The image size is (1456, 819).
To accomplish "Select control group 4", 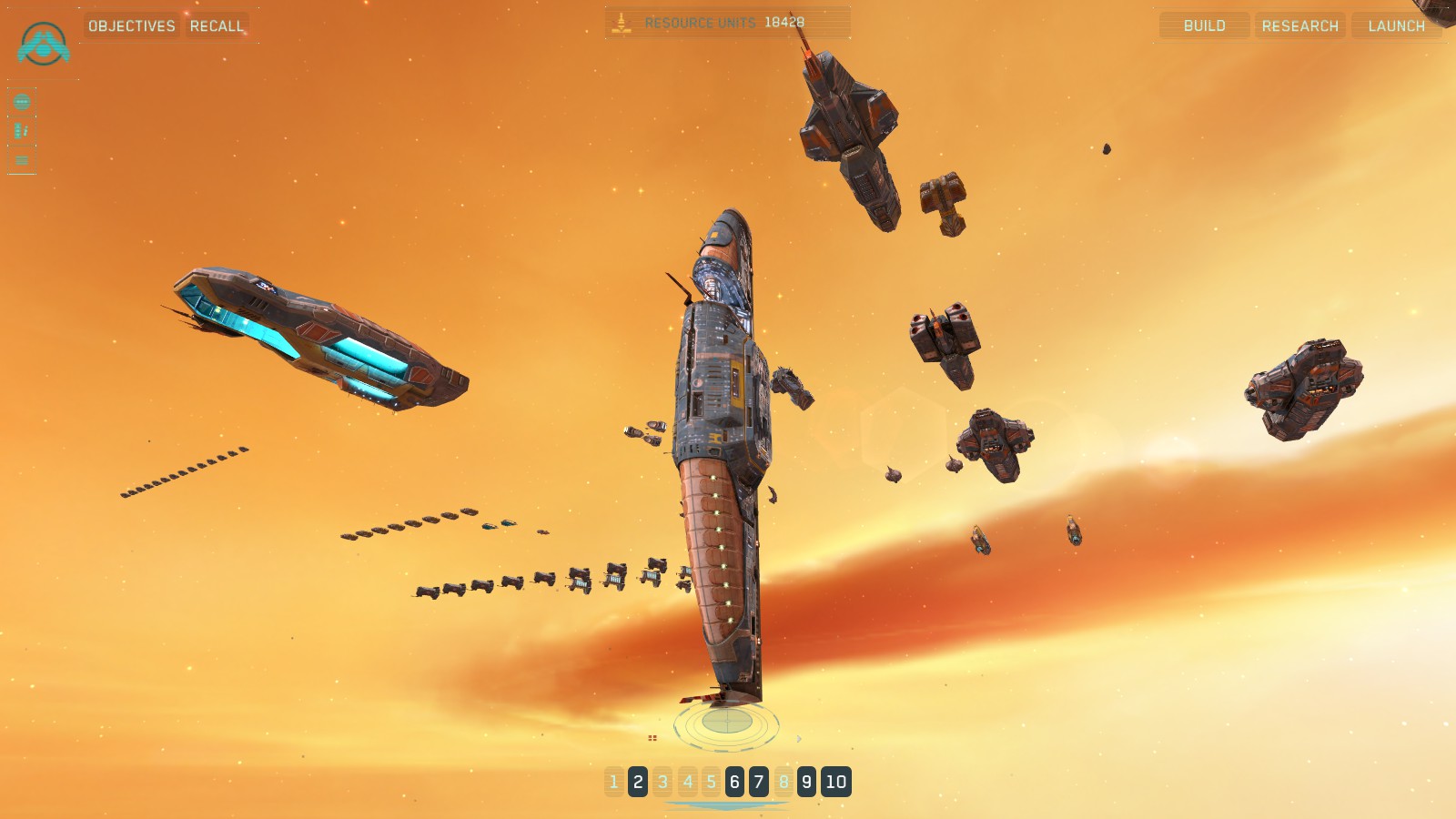I will [687, 782].
